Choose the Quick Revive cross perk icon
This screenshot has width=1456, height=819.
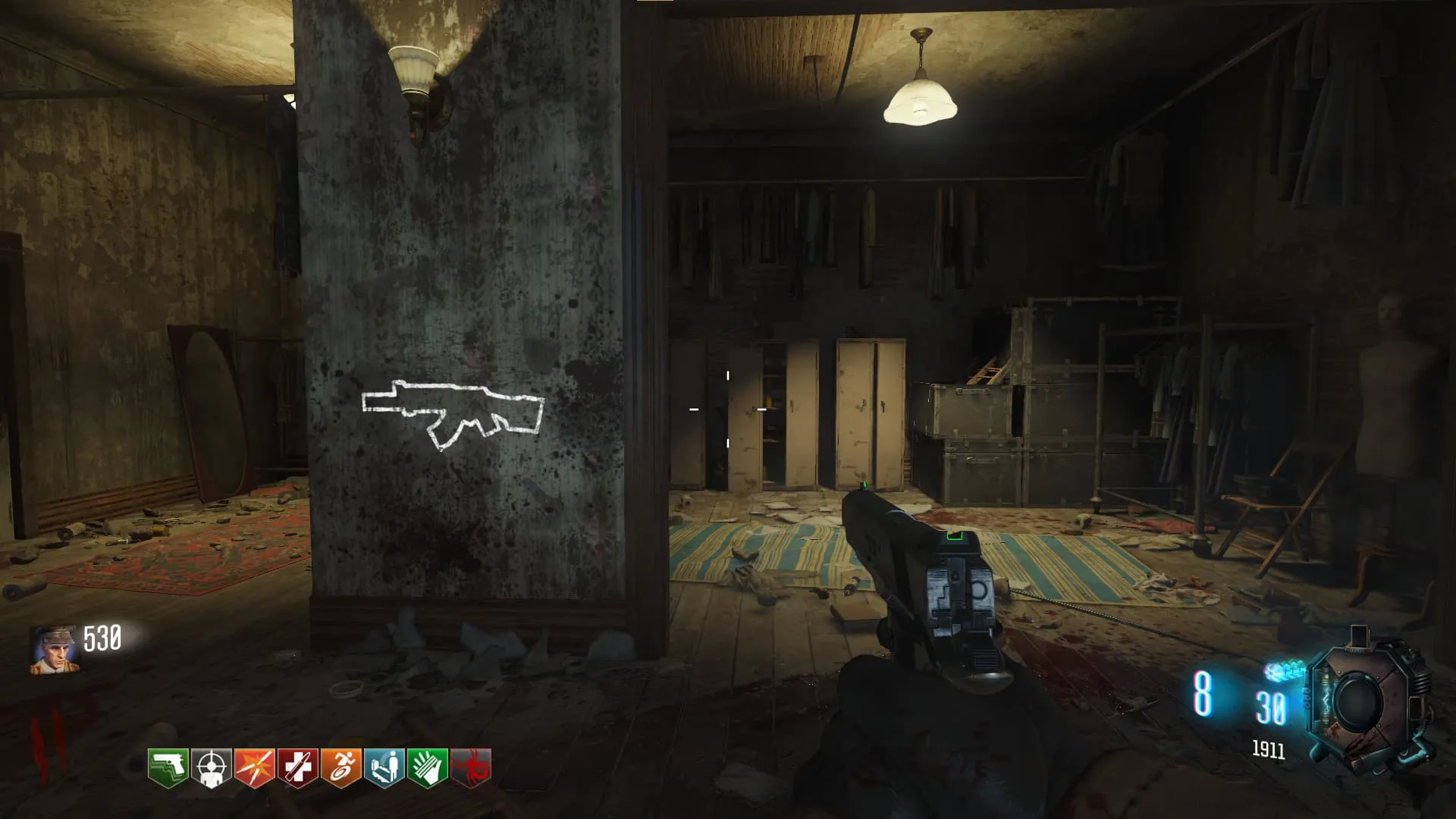point(298,767)
